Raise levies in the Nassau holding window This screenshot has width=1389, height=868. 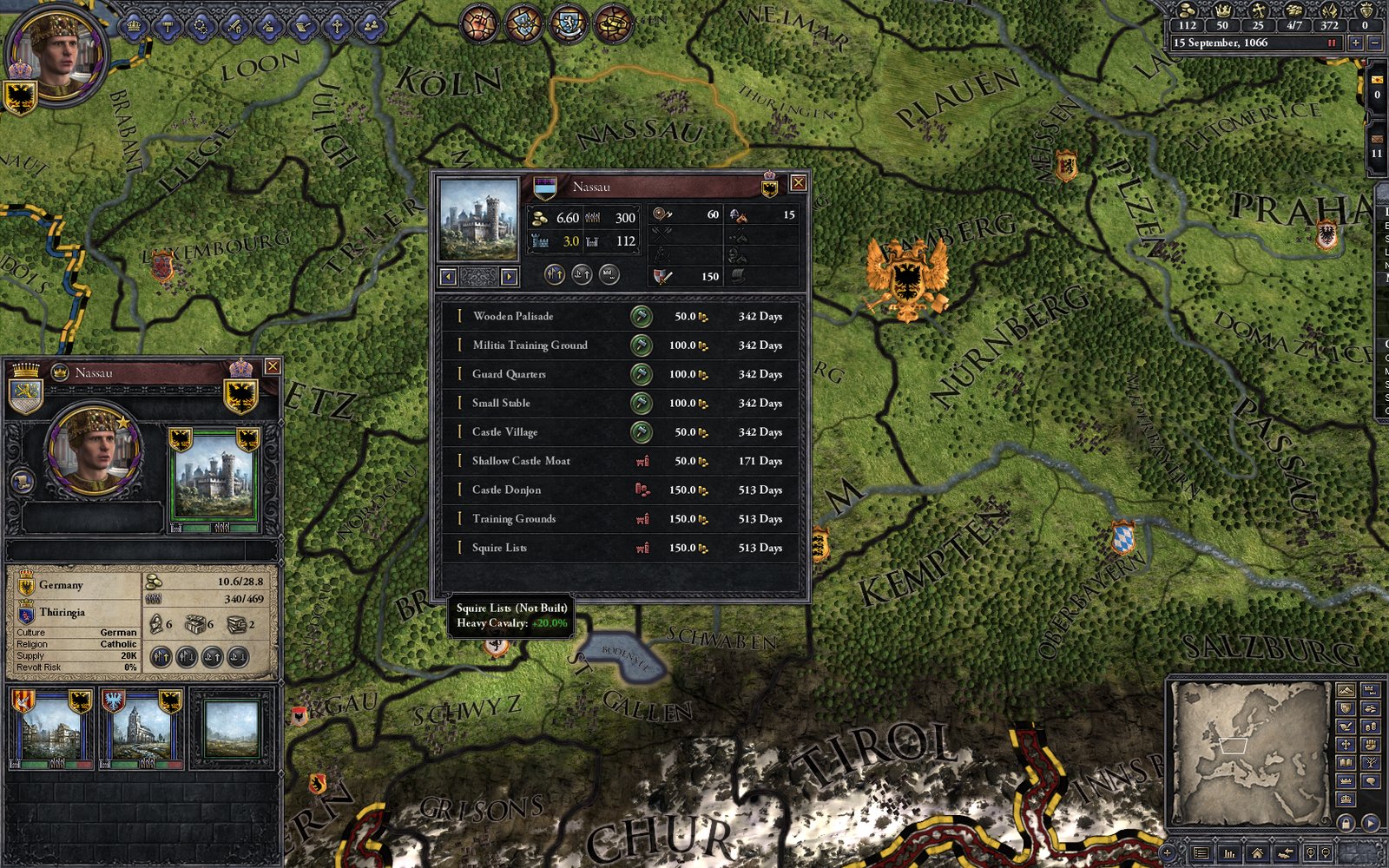pos(556,275)
